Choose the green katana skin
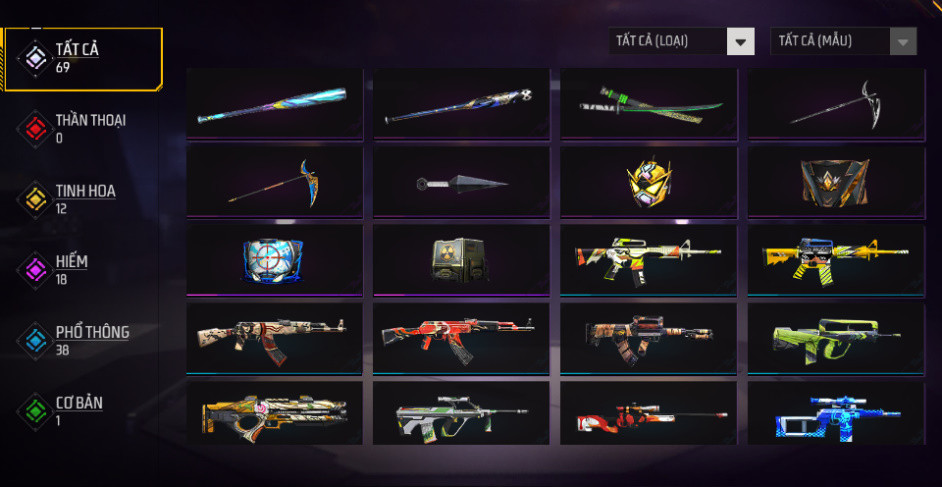Screen dimensions: 942x487 coord(648,104)
